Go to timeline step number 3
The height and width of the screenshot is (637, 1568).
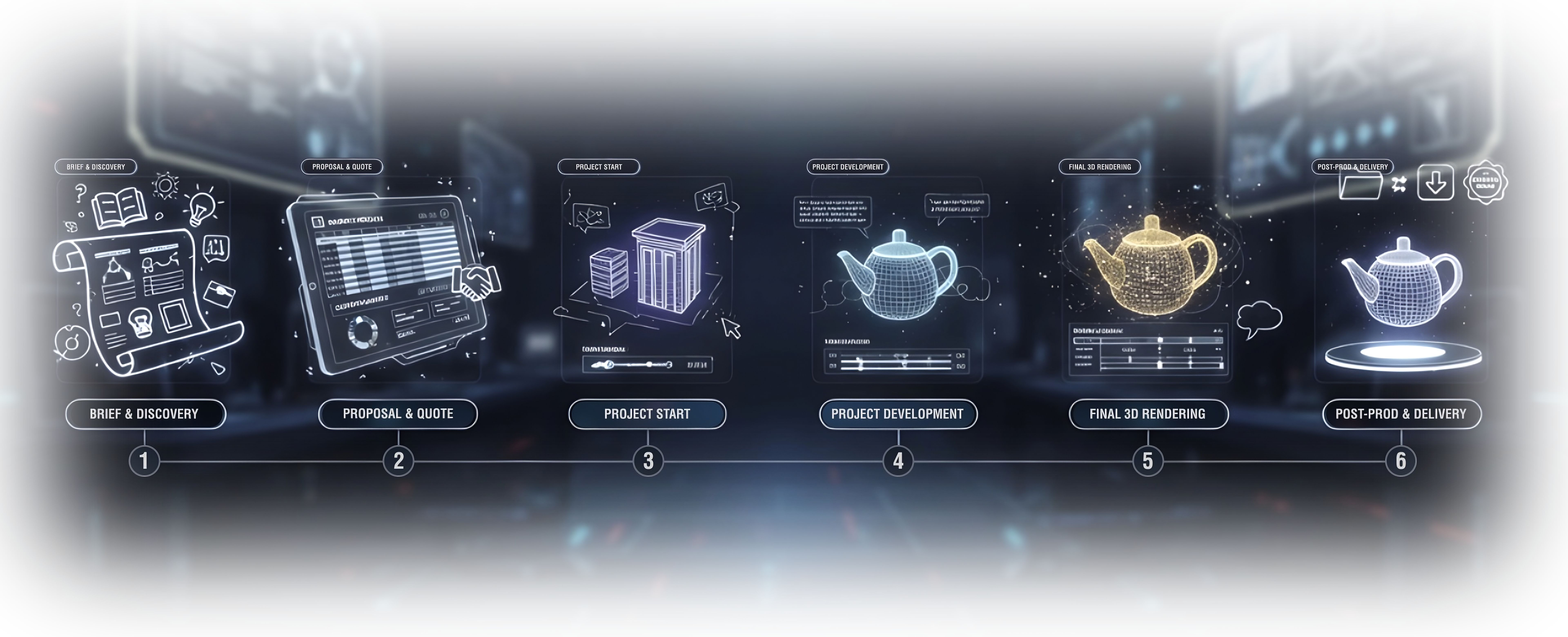pos(648,461)
